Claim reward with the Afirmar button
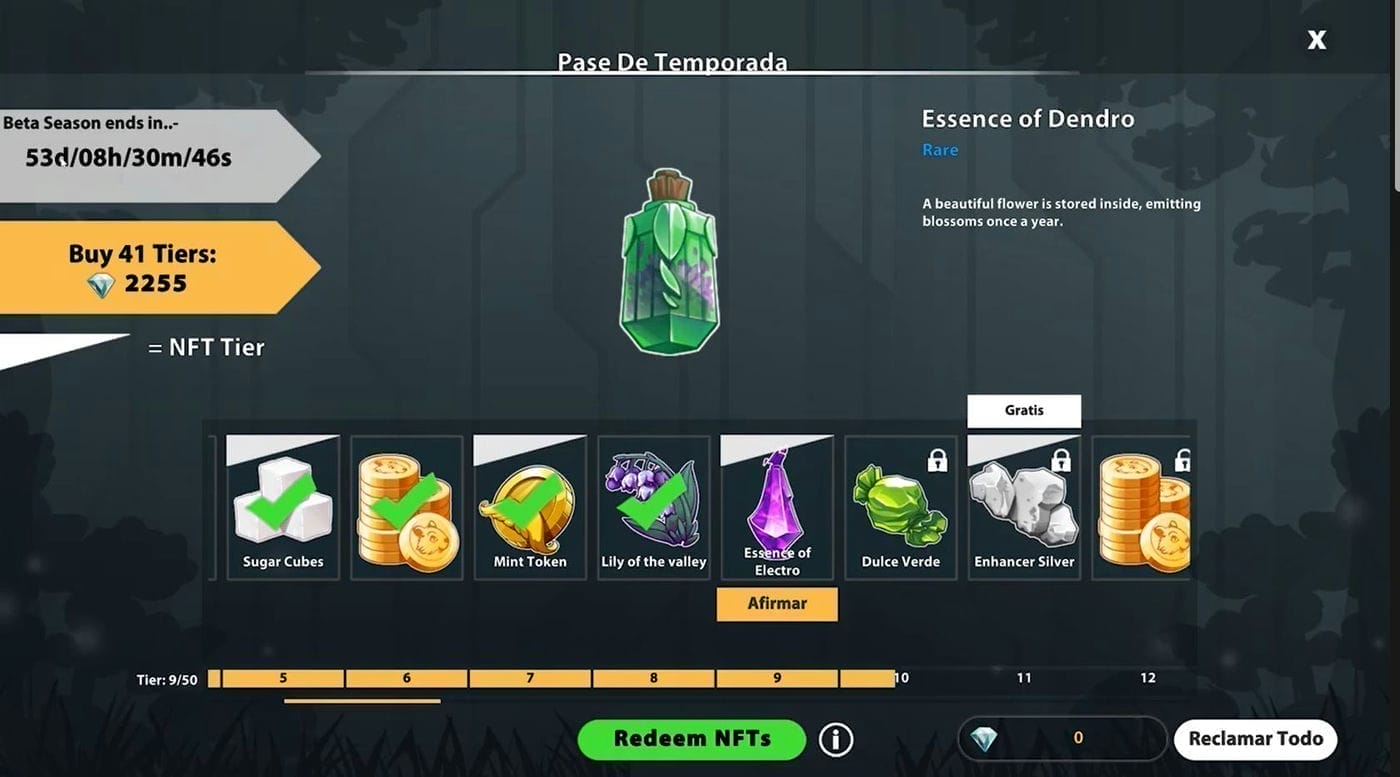Image resolution: width=1400 pixels, height=777 pixels. point(777,604)
